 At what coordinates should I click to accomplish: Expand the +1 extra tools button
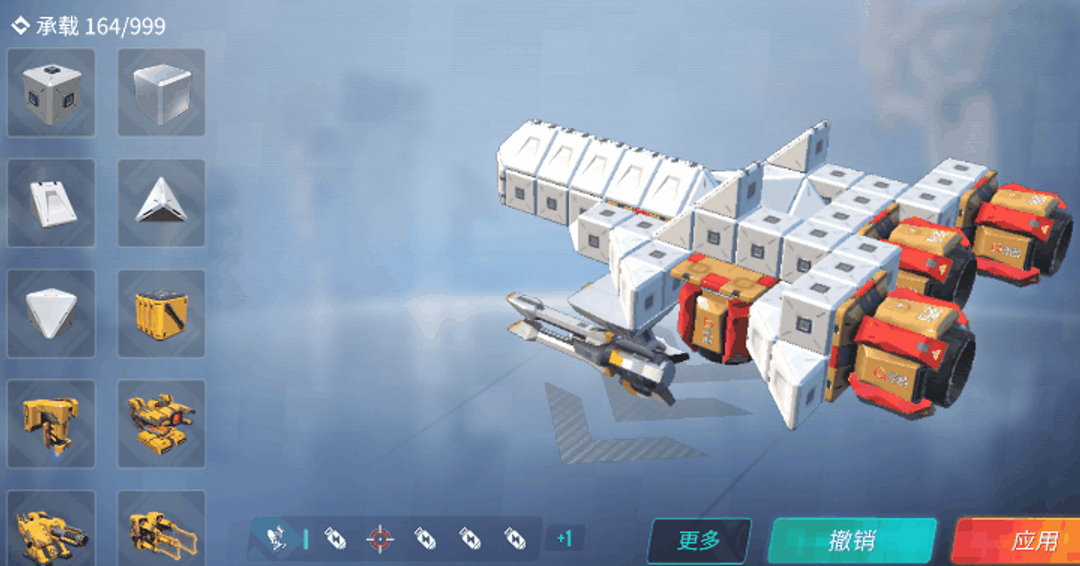click(564, 539)
